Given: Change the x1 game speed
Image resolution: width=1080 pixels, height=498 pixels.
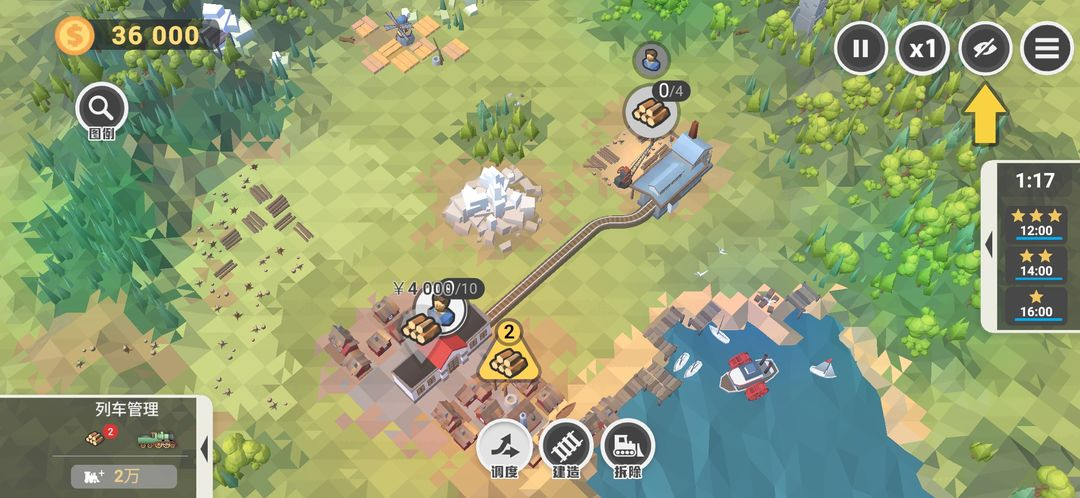Looking at the screenshot, I should click(922, 48).
